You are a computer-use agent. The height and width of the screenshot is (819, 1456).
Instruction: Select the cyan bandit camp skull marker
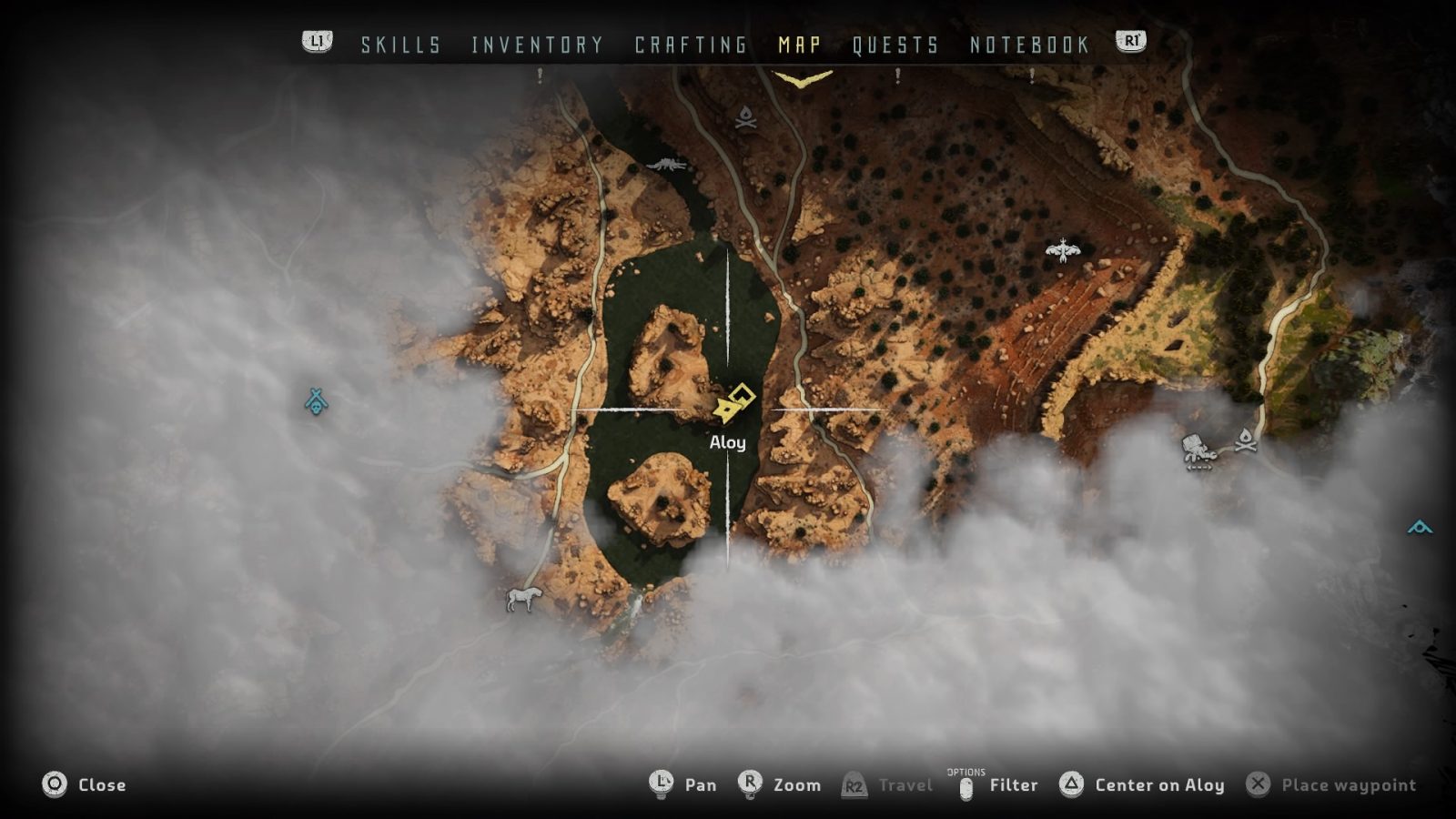[x=316, y=401]
